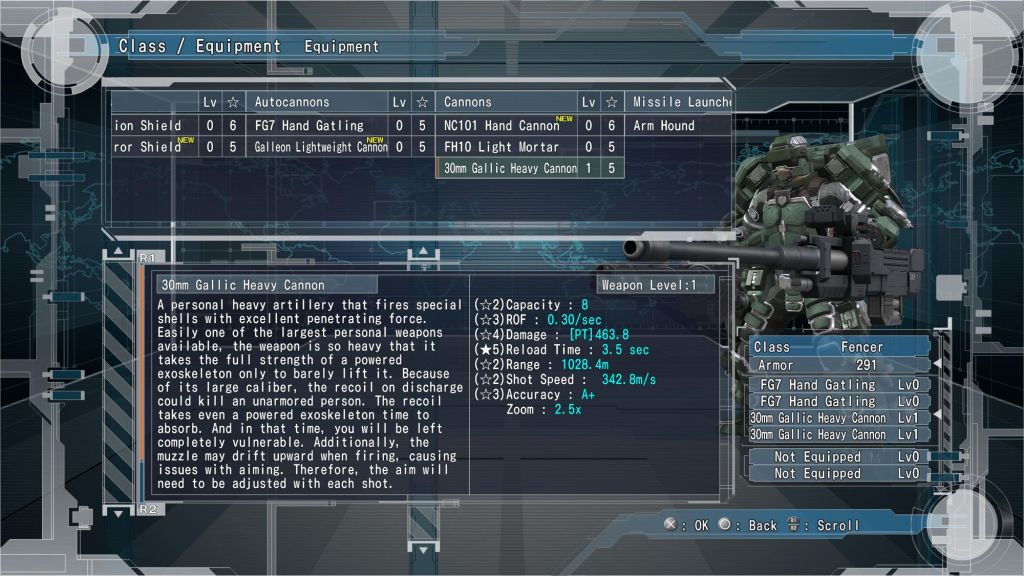Choose the Galleon Lightweight Cannon row
1024x576 pixels.
320,147
